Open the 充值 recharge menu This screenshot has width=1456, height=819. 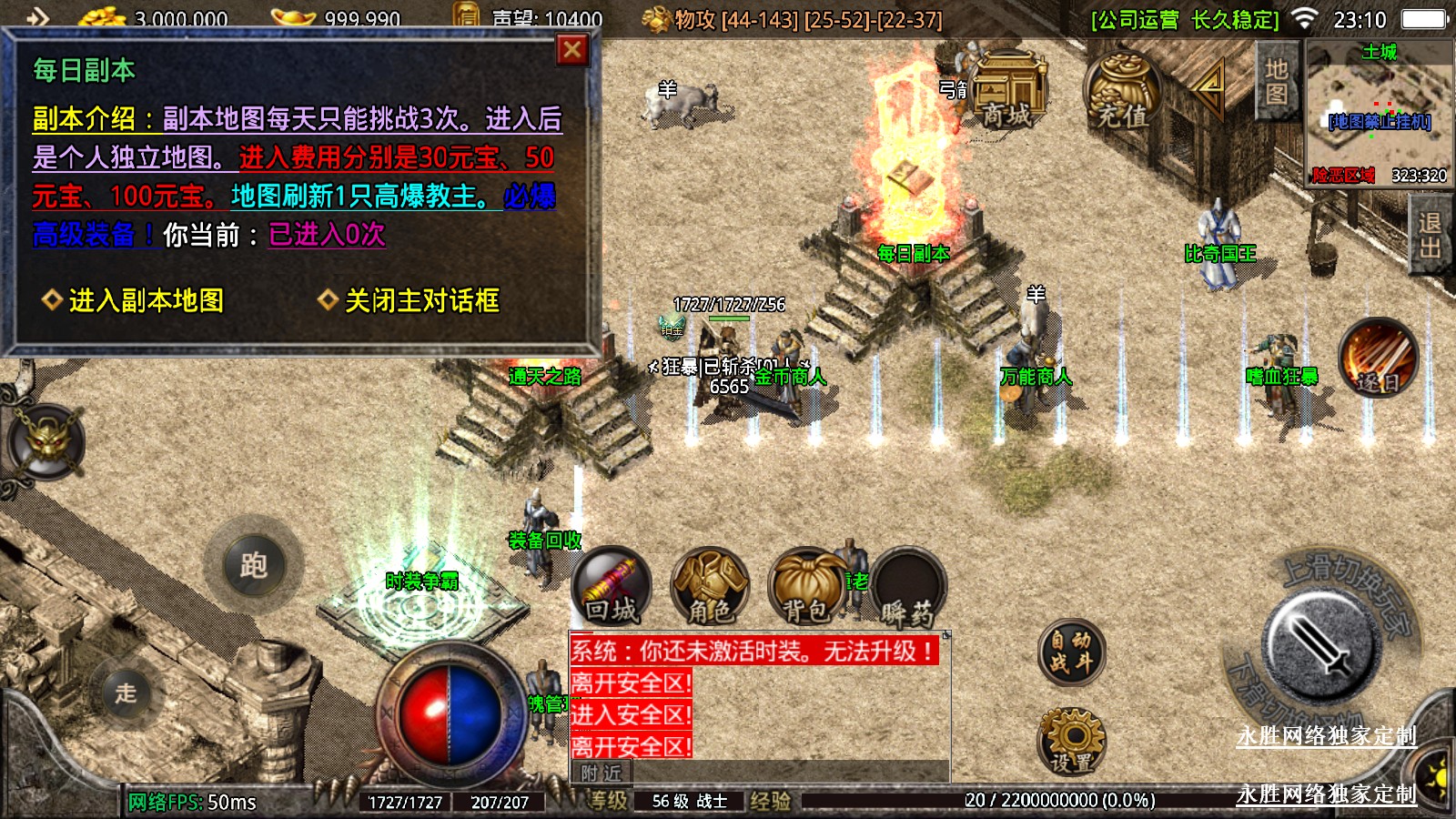[x=1122, y=93]
